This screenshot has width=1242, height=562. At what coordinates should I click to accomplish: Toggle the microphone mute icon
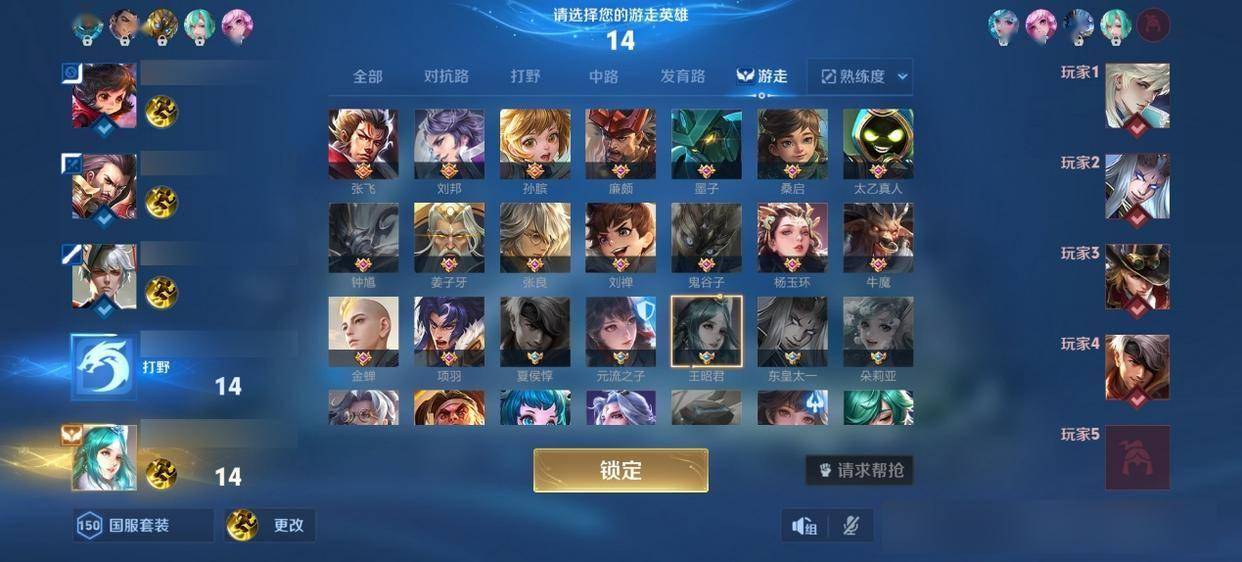click(852, 525)
